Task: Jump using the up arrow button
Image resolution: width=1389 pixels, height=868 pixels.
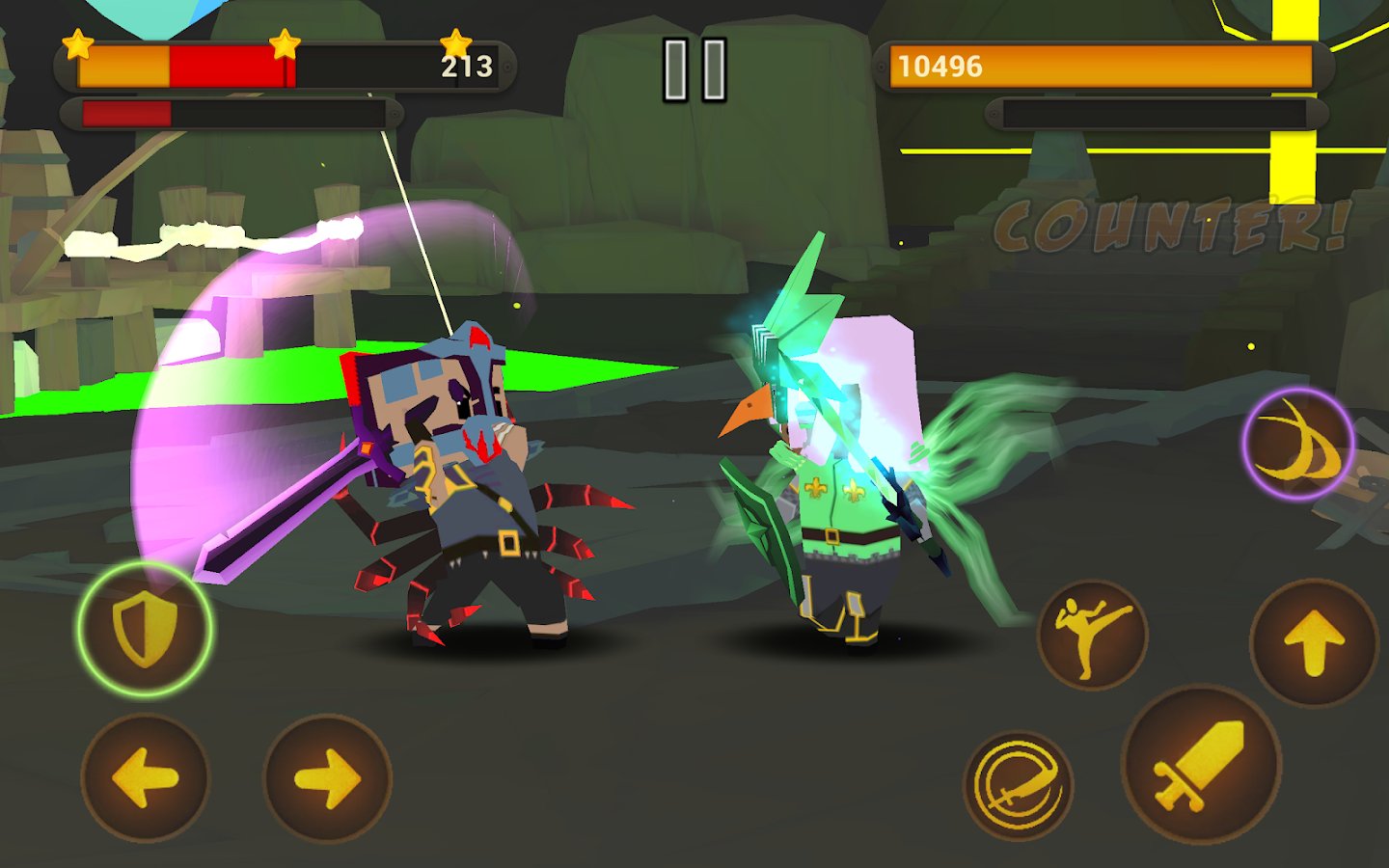Action: click(1314, 642)
